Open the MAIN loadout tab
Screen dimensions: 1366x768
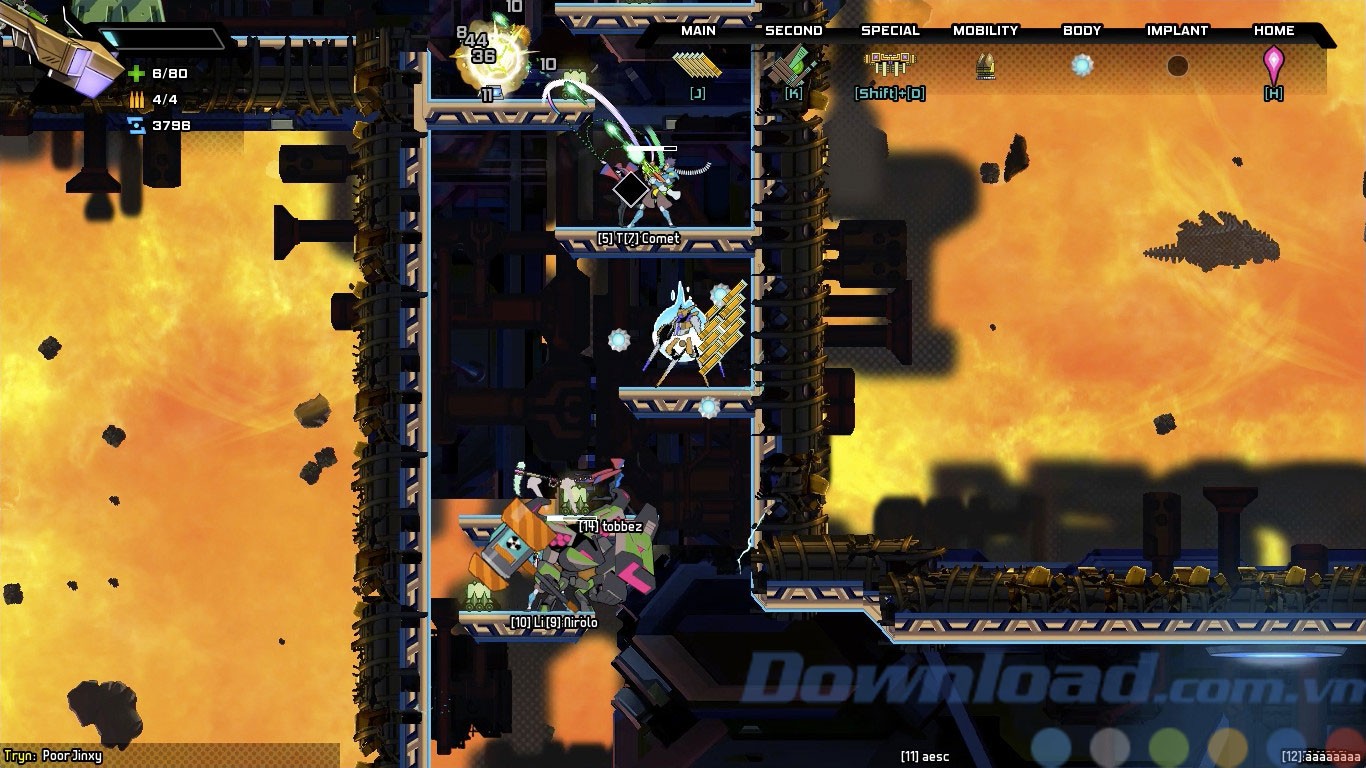(697, 30)
